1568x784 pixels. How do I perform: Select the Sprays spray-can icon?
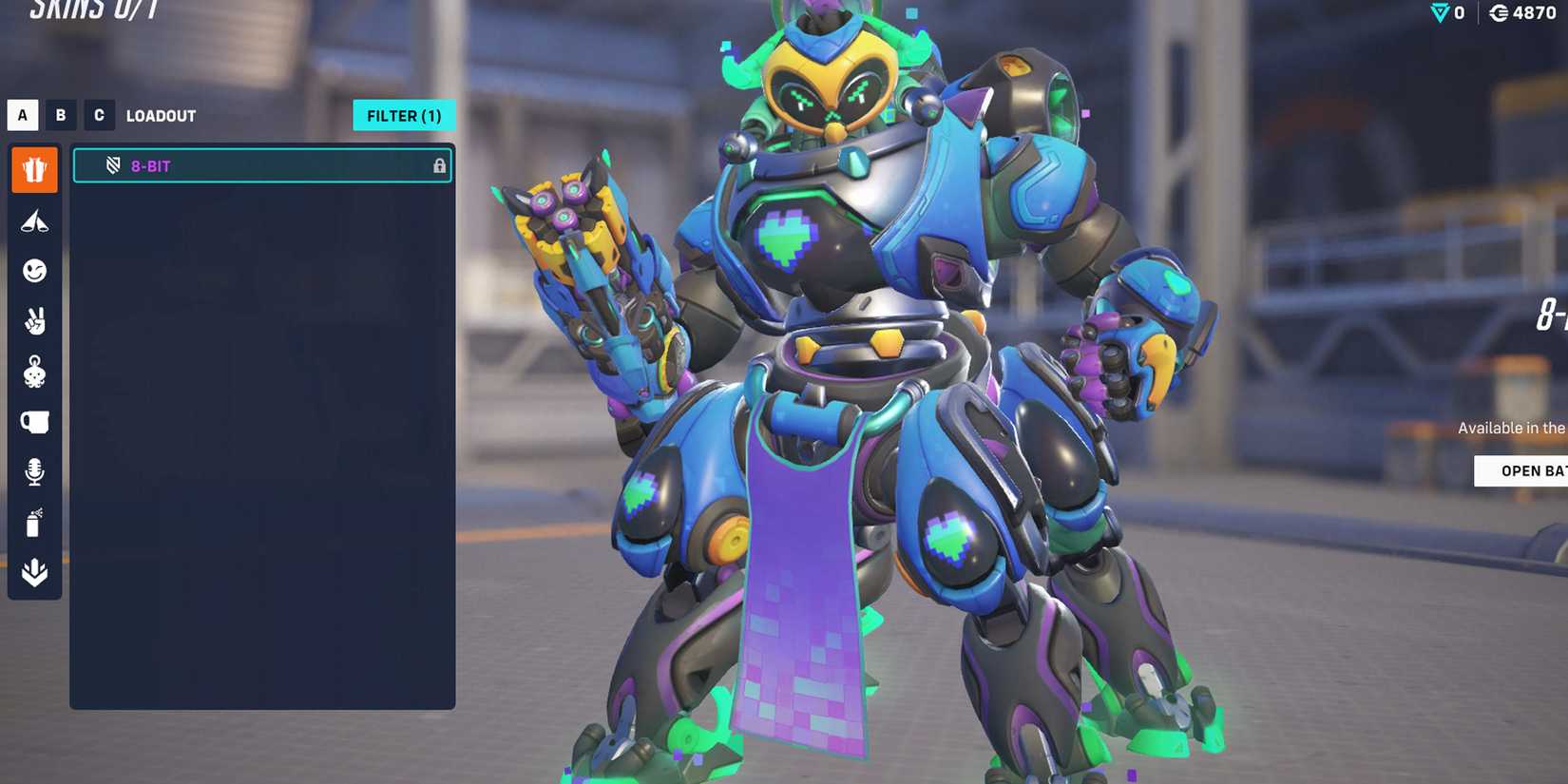coord(34,524)
